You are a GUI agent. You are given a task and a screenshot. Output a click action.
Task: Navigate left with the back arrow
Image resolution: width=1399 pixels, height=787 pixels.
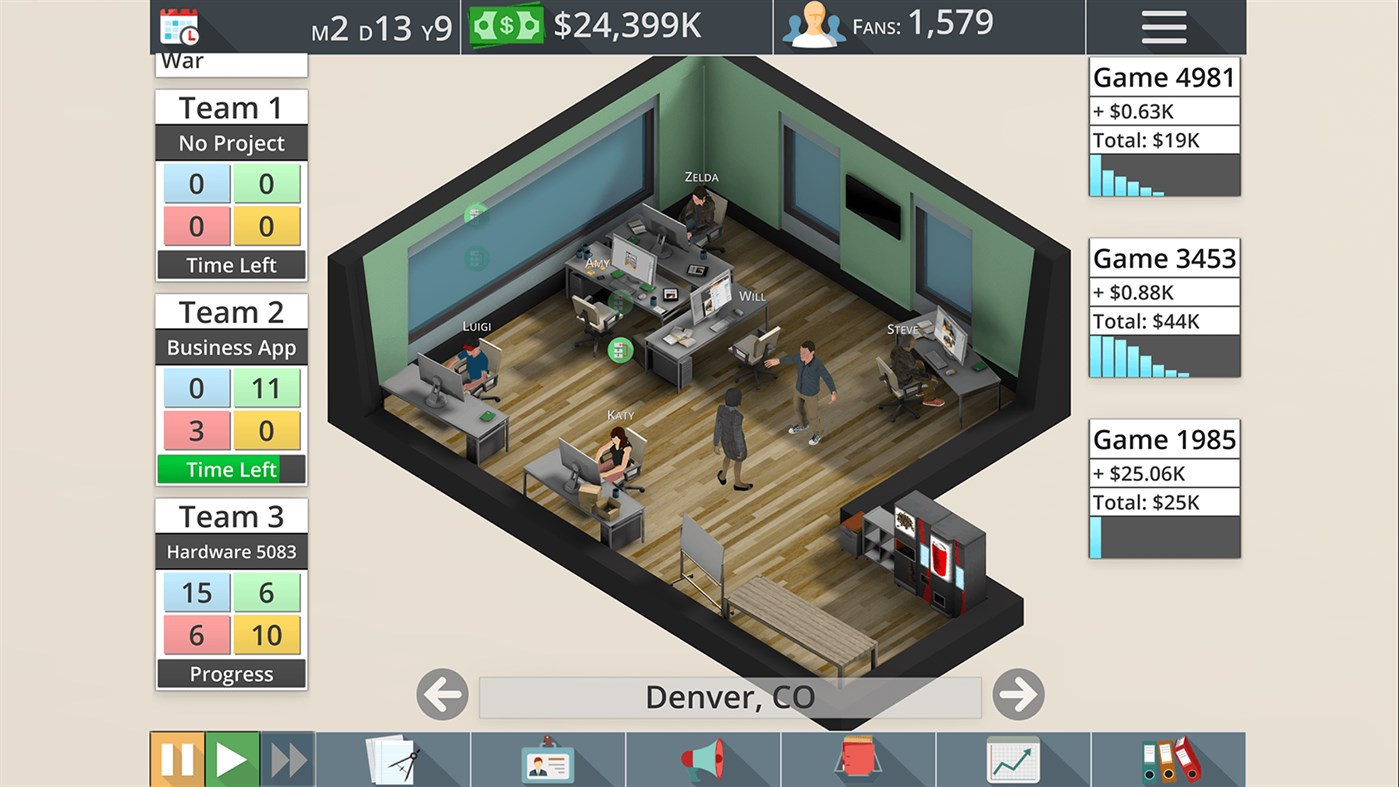click(442, 696)
